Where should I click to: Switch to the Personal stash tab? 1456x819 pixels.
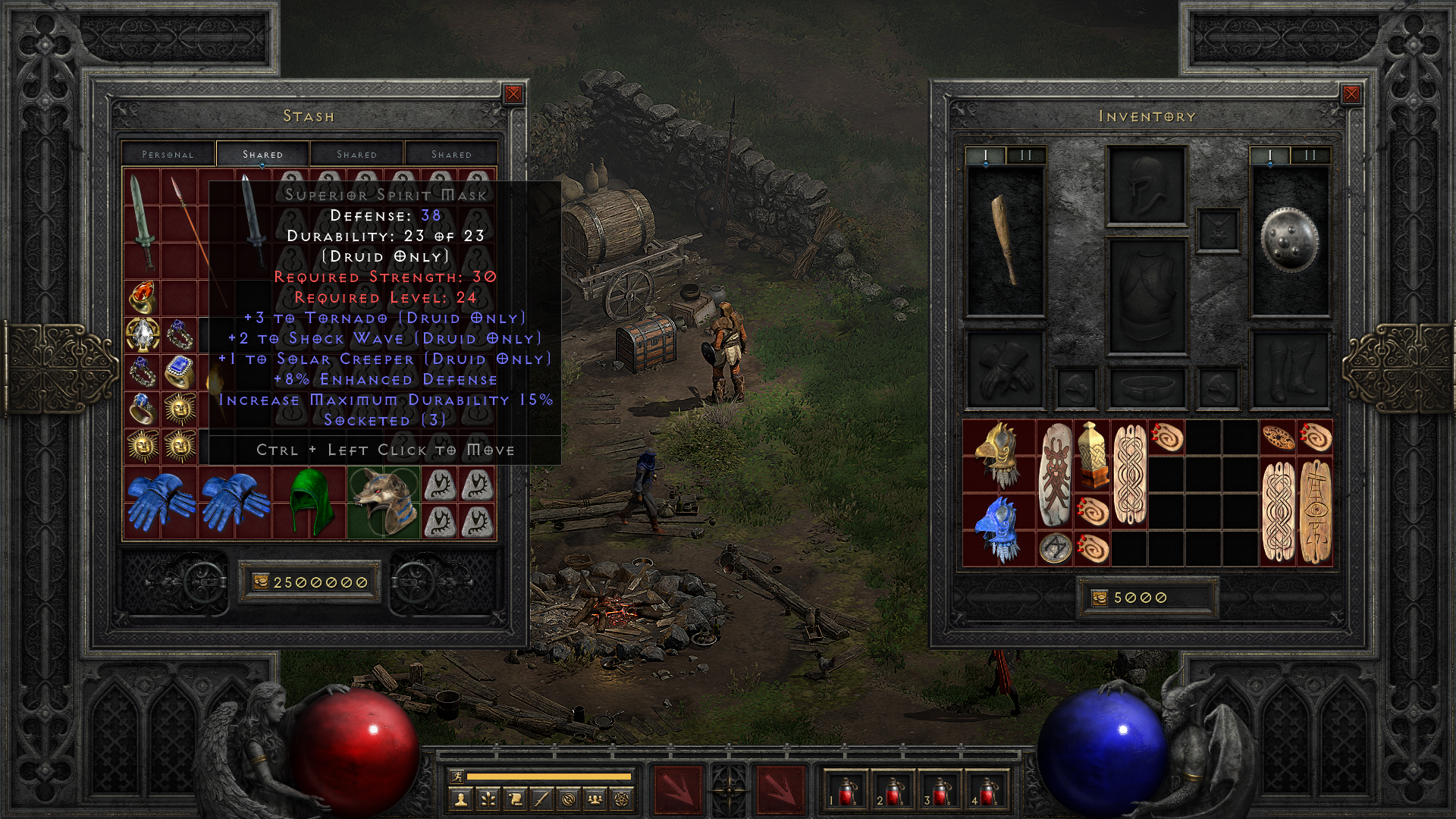tap(167, 154)
